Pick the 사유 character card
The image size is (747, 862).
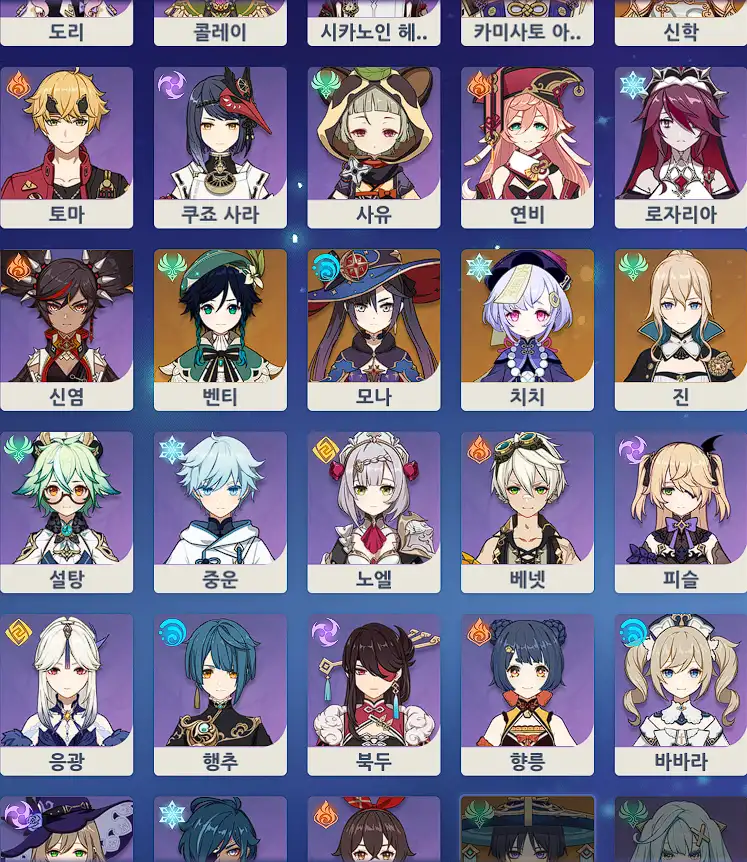click(x=374, y=147)
